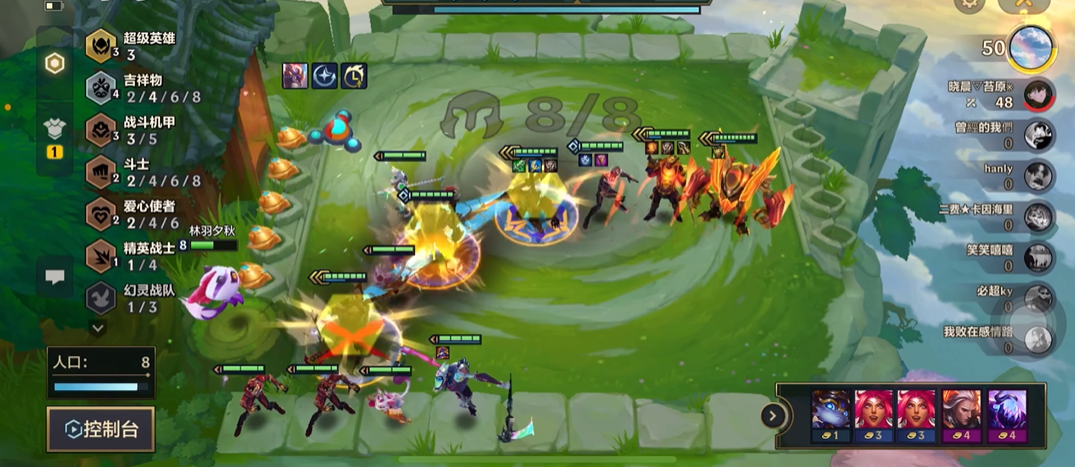Buy the purple dark 4-cost champion card
Viewport: 1075px width, 467px height.
pos(1006,414)
